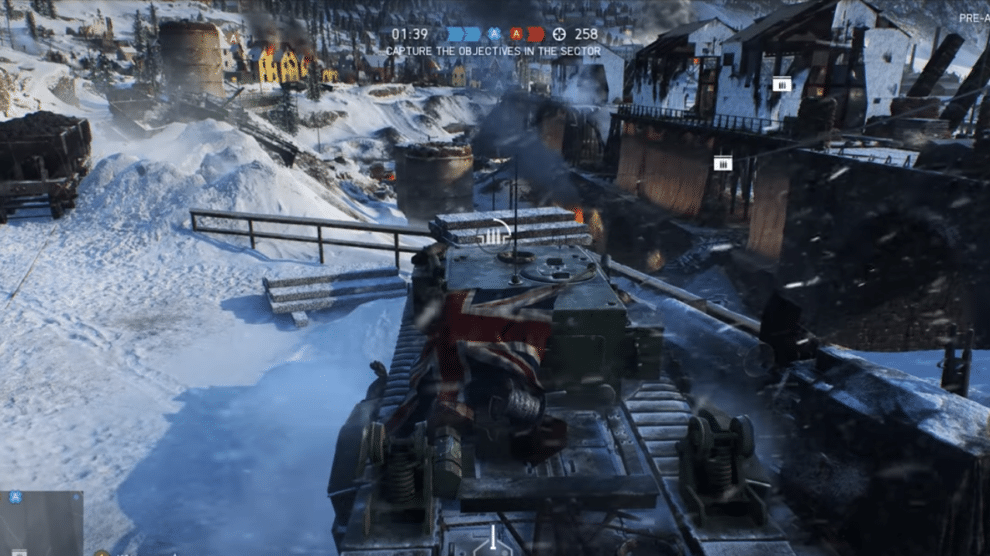
Task: Select the blue A objective icon in top HUD
Action: pyautogui.click(x=494, y=34)
